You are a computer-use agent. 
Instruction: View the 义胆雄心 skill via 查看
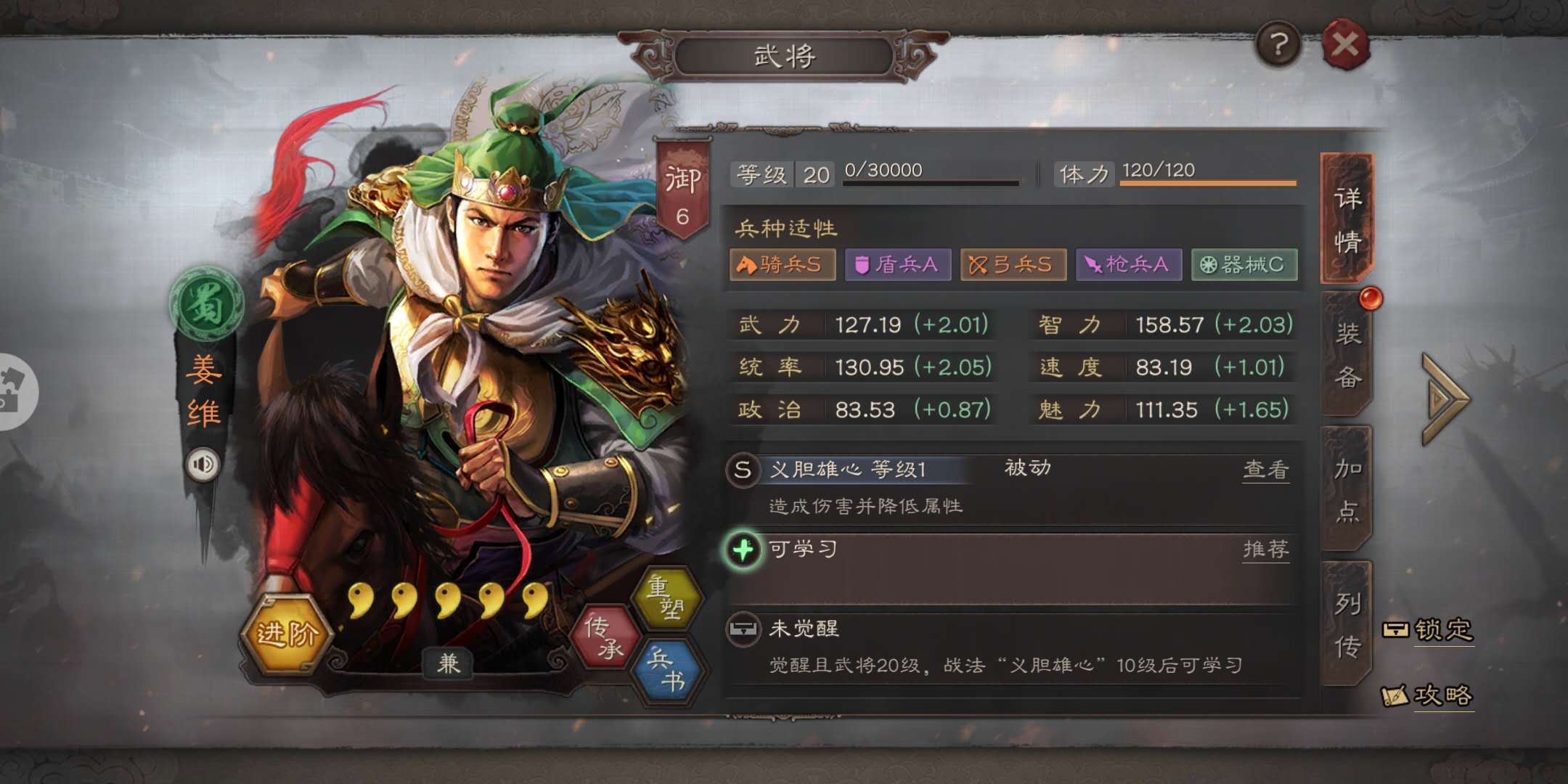coord(1265,470)
